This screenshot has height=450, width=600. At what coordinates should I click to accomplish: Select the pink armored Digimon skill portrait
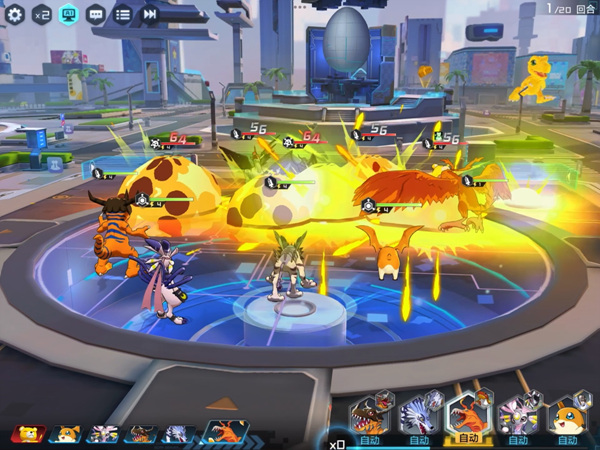pos(517,417)
